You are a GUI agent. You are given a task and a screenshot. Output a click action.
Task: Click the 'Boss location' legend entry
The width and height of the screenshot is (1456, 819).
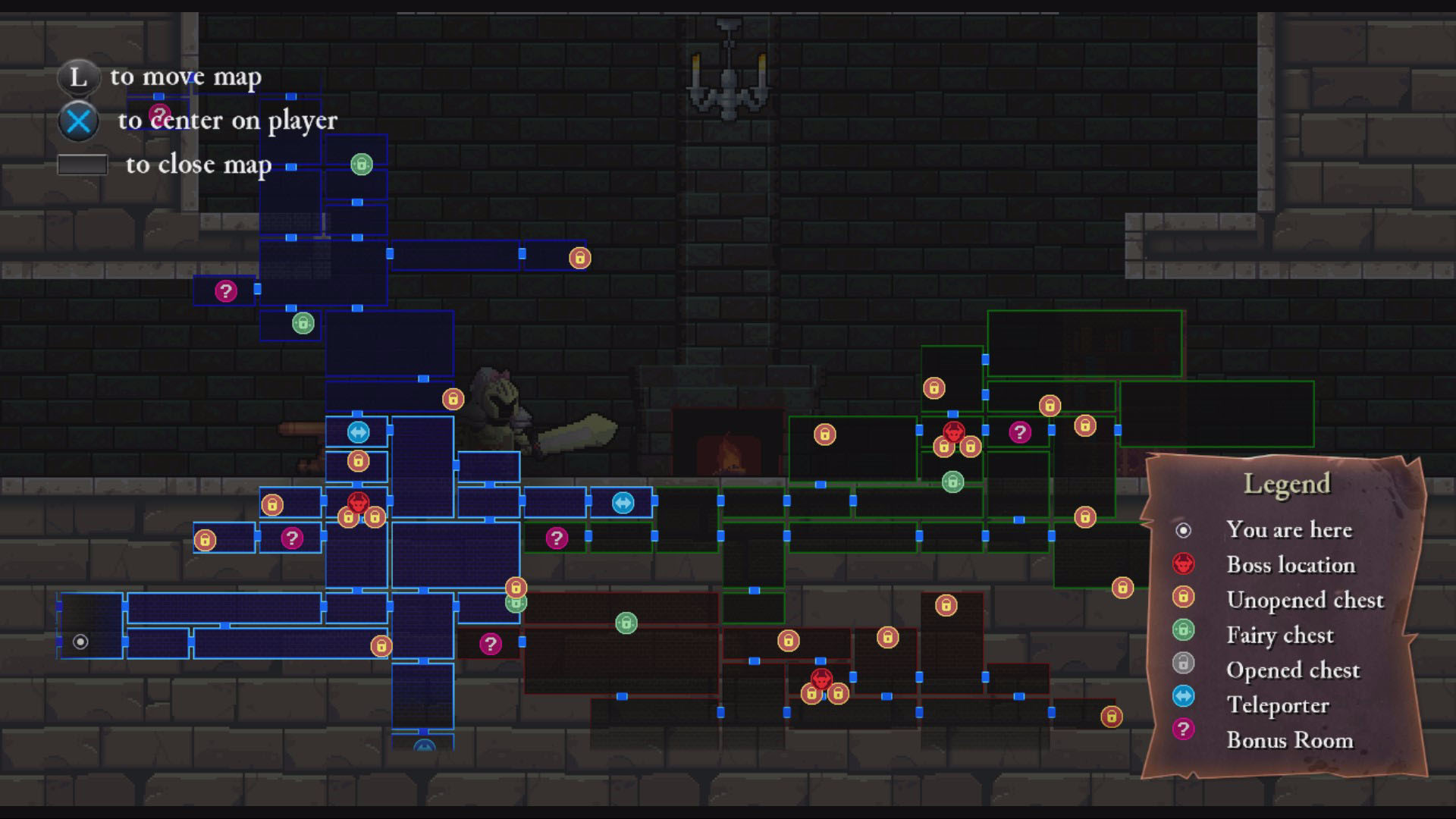tap(1290, 565)
